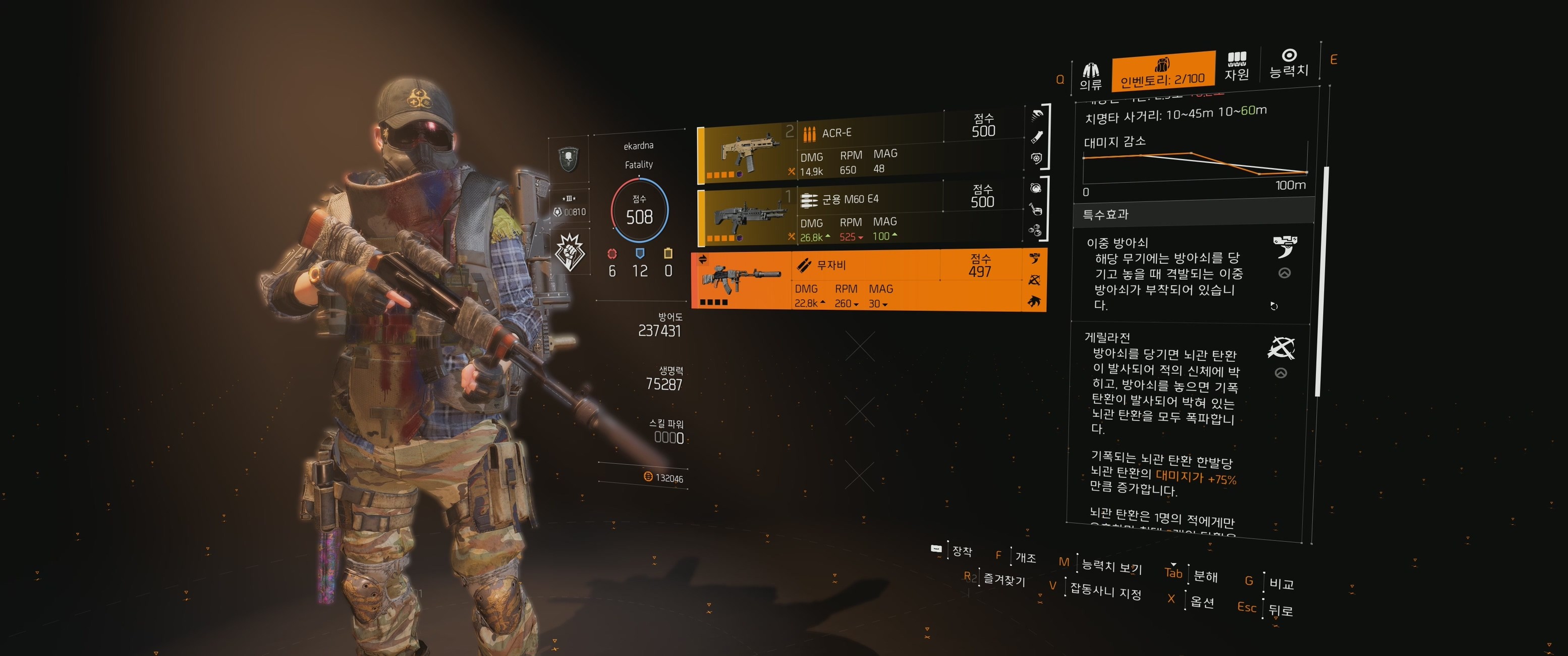Go back with the 뒤로 button

(1281, 610)
